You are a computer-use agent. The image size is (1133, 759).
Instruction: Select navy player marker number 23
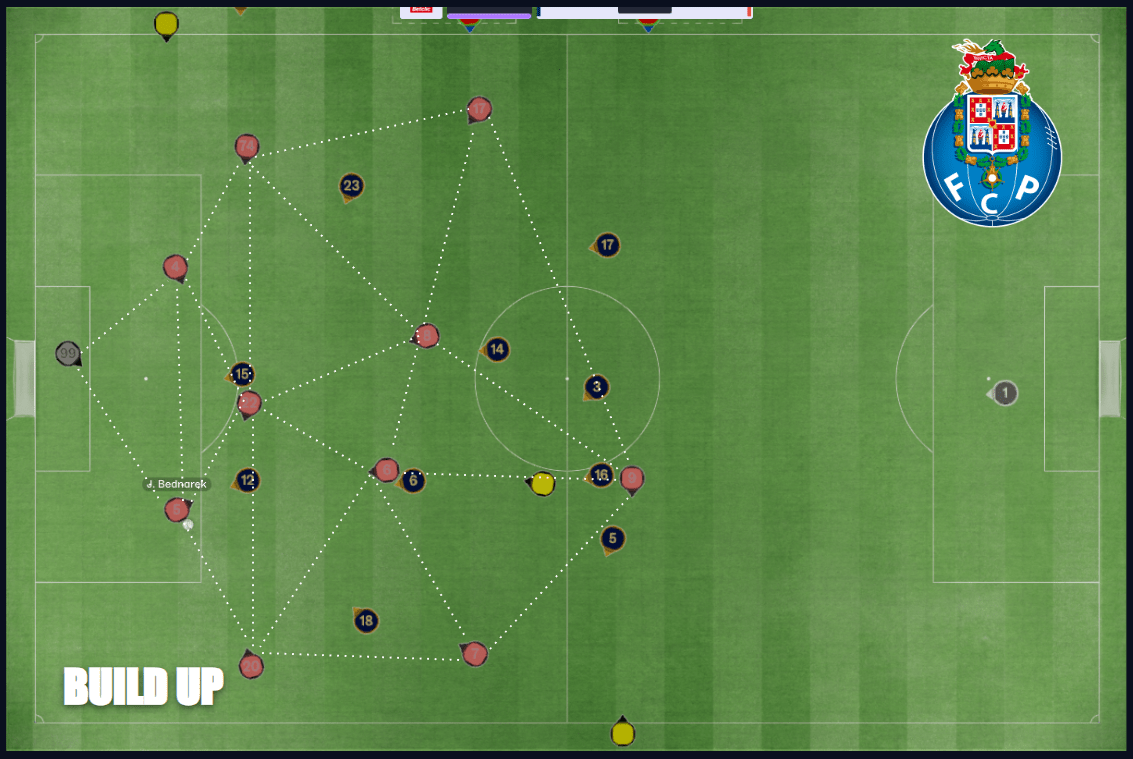click(x=351, y=185)
